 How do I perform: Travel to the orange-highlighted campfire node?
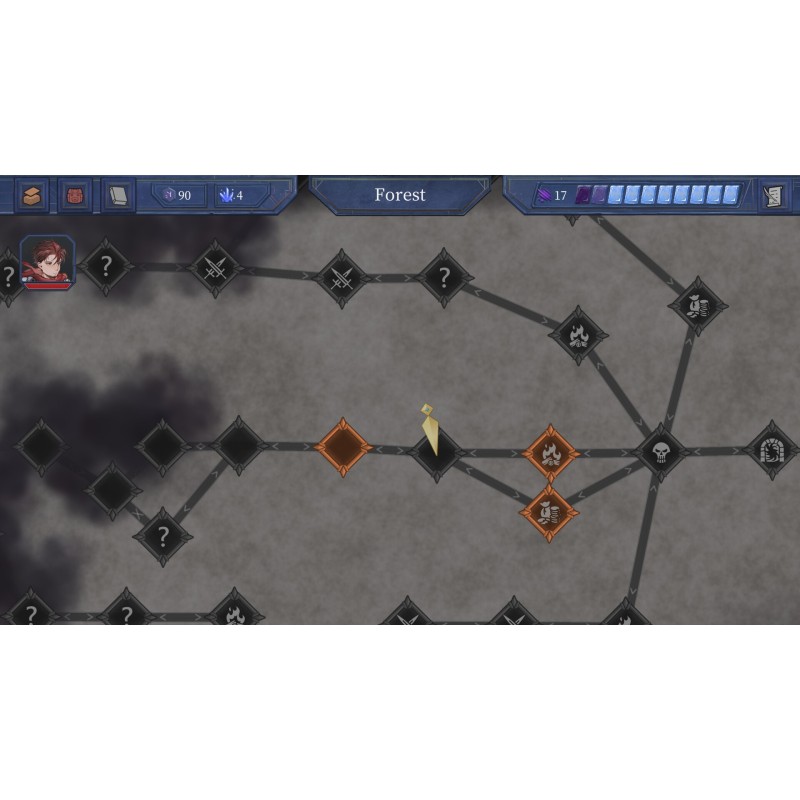click(x=550, y=452)
